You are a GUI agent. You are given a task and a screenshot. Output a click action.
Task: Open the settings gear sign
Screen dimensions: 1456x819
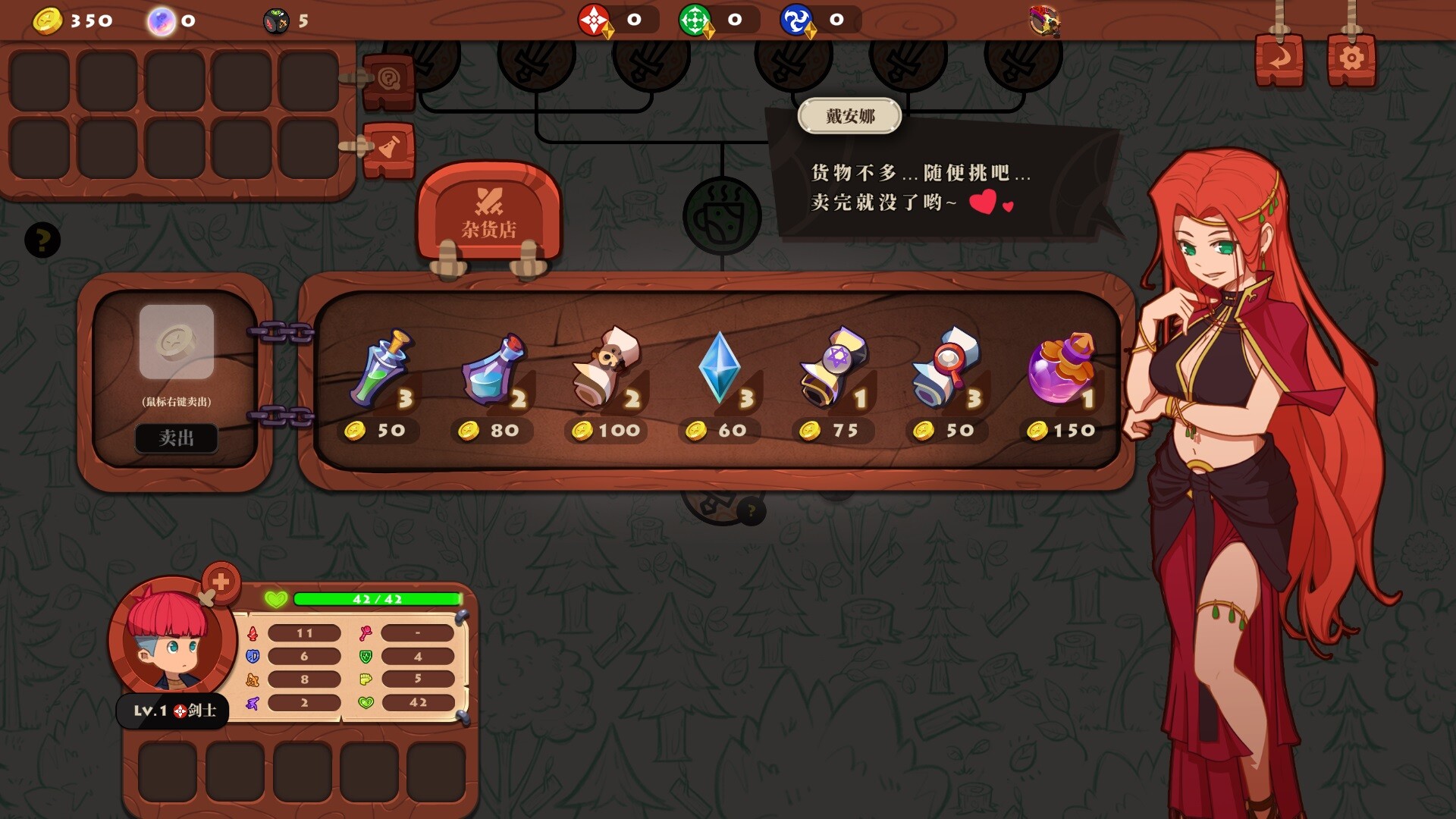(1351, 58)
